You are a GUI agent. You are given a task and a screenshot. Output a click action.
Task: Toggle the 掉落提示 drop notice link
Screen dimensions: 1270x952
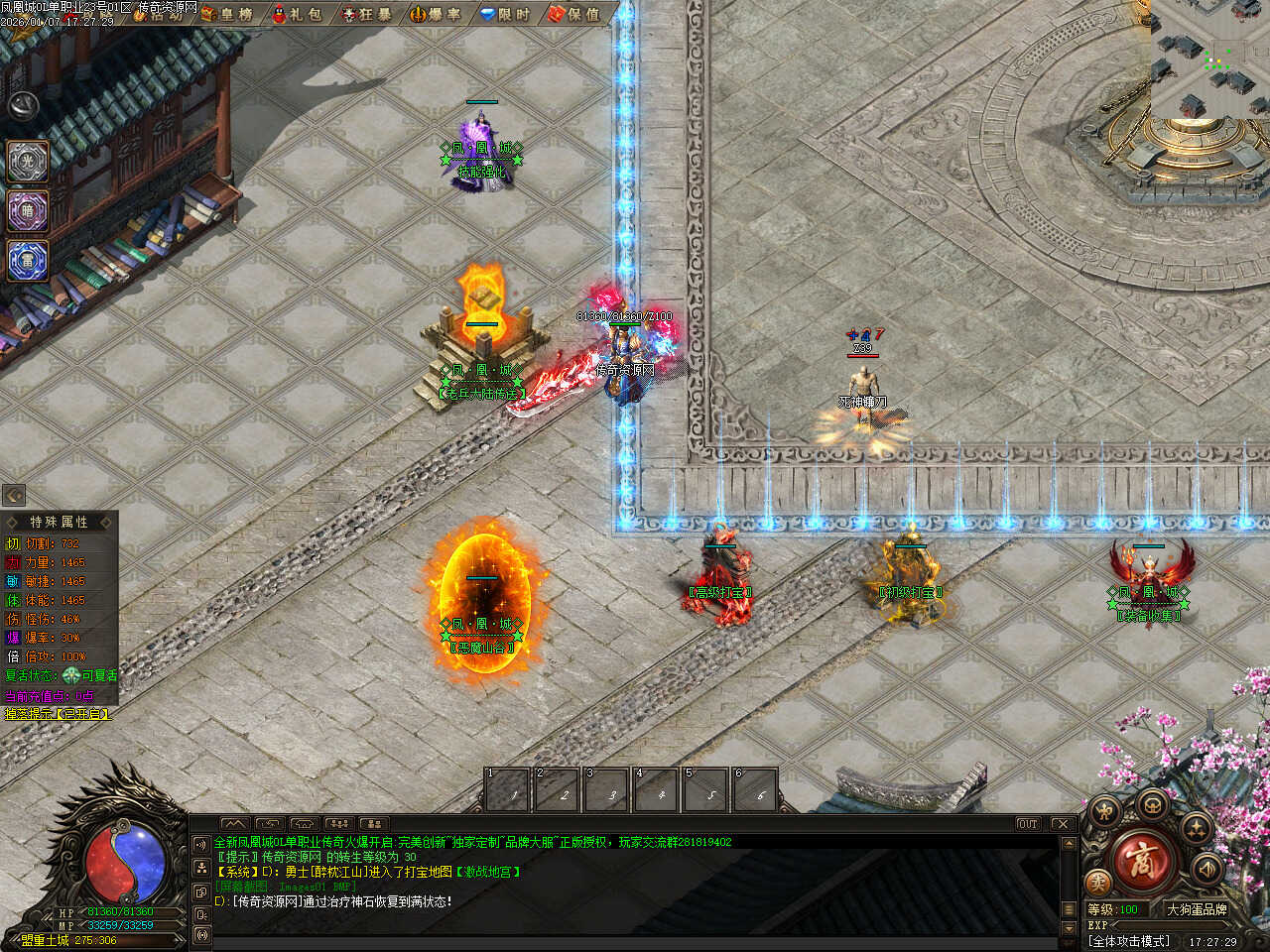point(58,713)
